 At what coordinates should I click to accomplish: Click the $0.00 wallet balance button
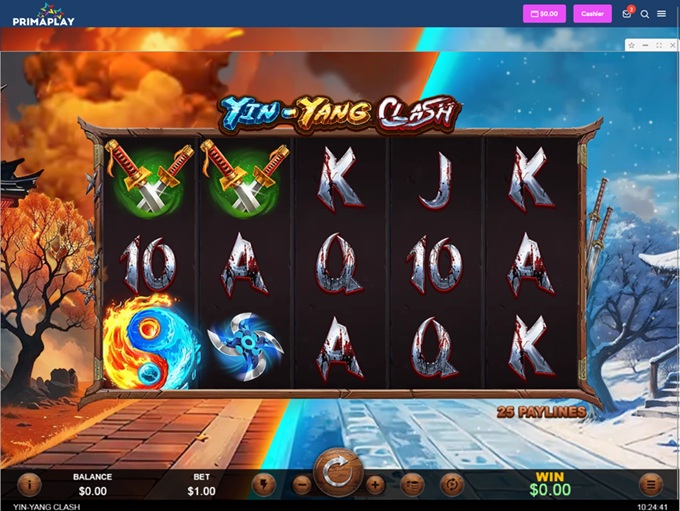[544, 14]
